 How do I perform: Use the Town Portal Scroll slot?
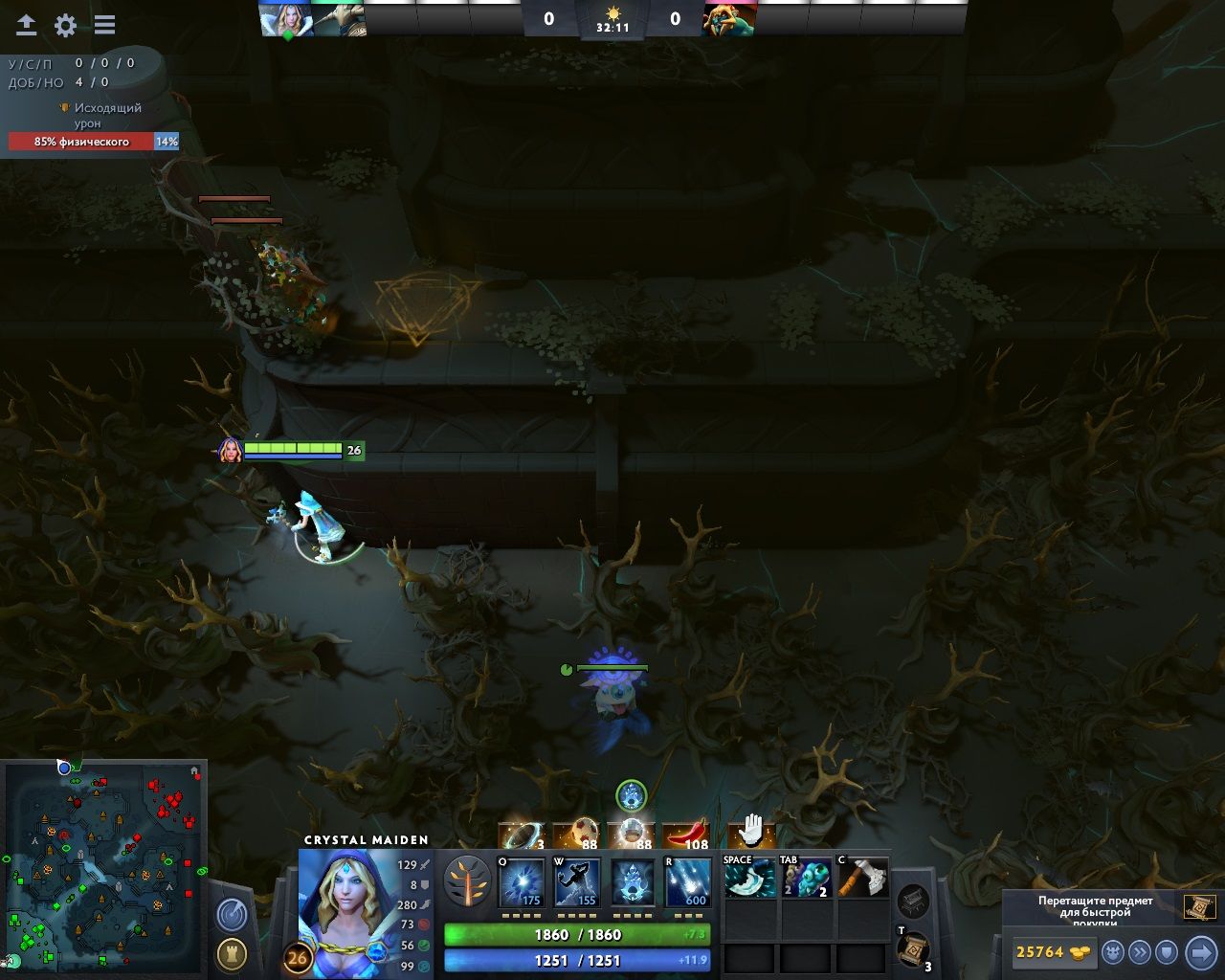click(913, 949)
